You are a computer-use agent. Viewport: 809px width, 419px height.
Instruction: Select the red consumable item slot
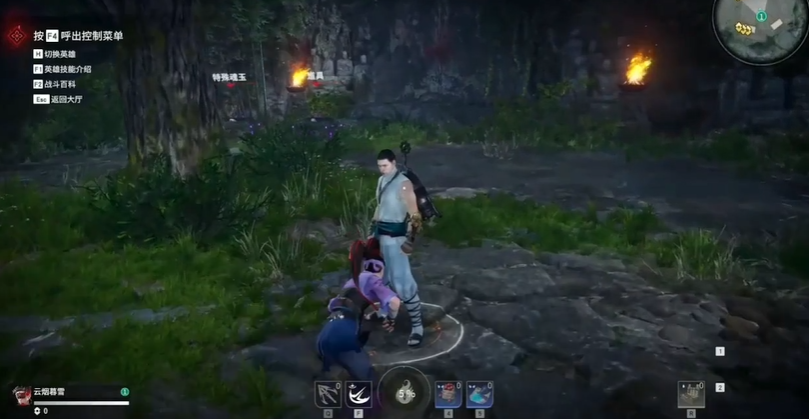(448, 393)
